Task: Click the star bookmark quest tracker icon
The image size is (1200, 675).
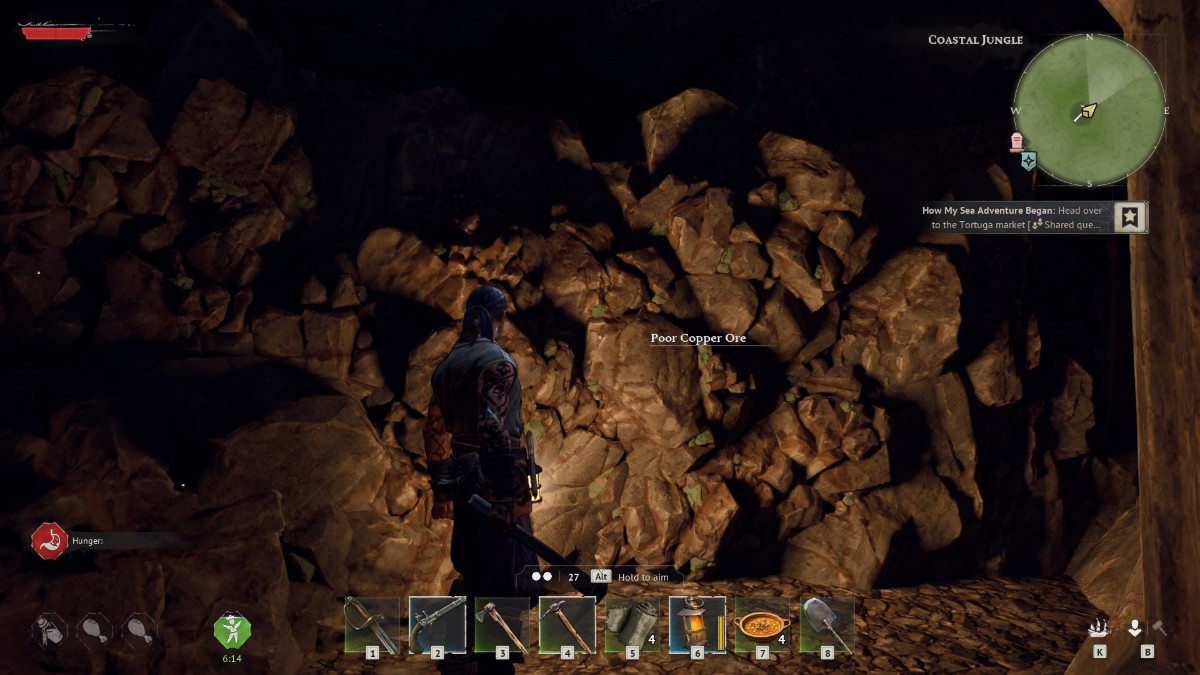Action: tap(1130, 217)
